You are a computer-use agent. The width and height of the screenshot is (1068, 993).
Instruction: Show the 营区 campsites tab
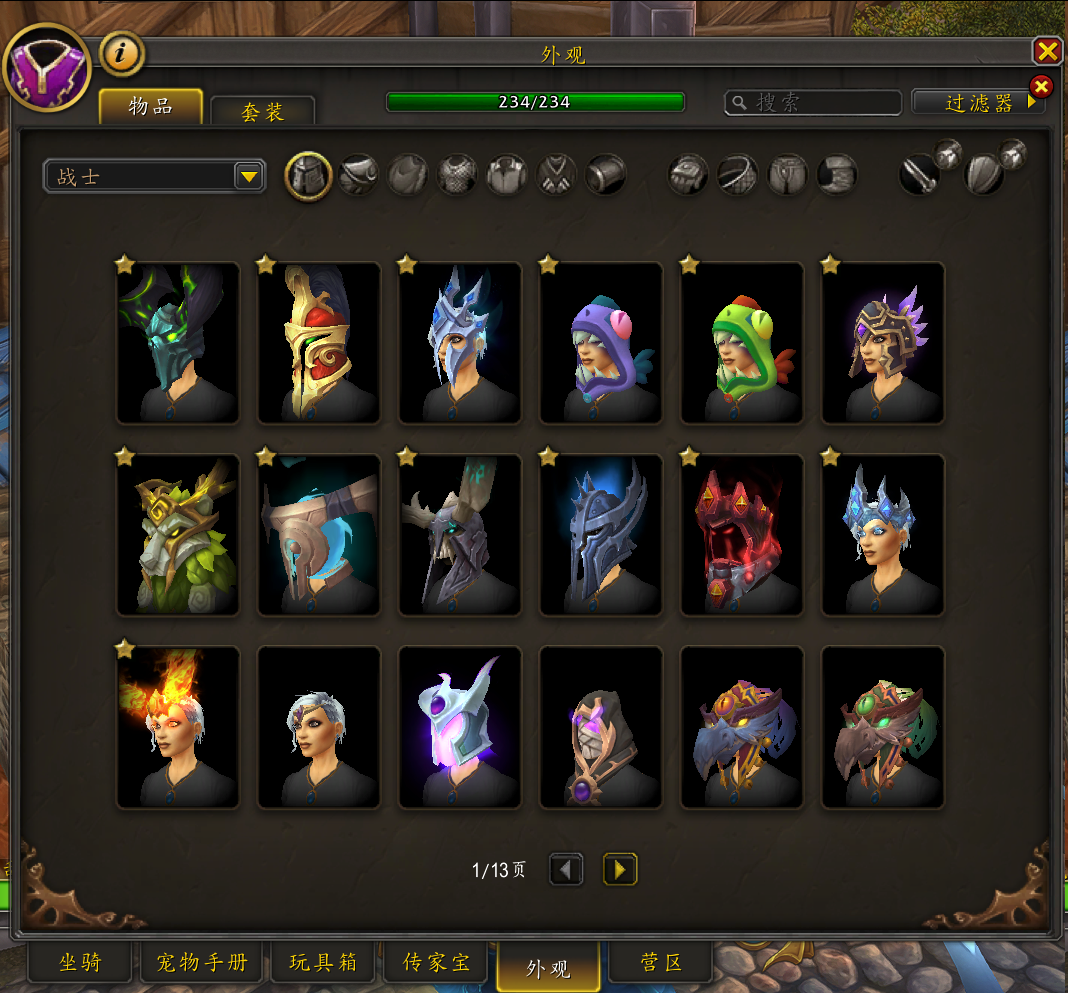pos(660,963)
